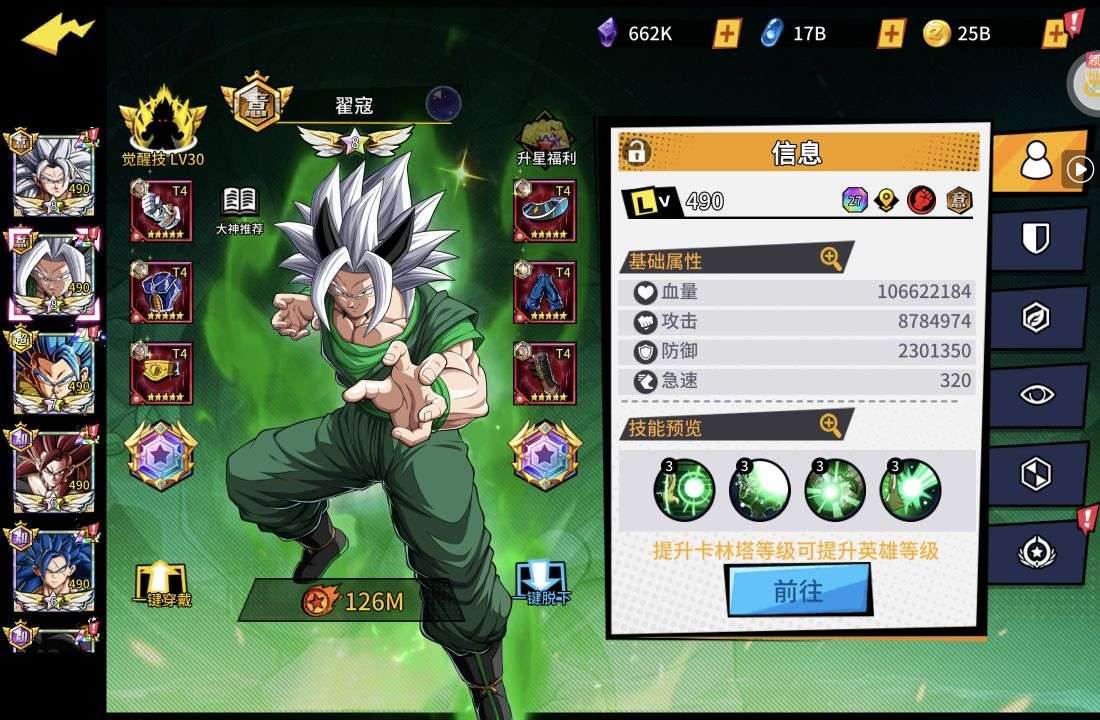The width and height of the screenshot is (1100, 720).
Task: Select the T4 blue pants equipment slot
Action: coord(545,292)
